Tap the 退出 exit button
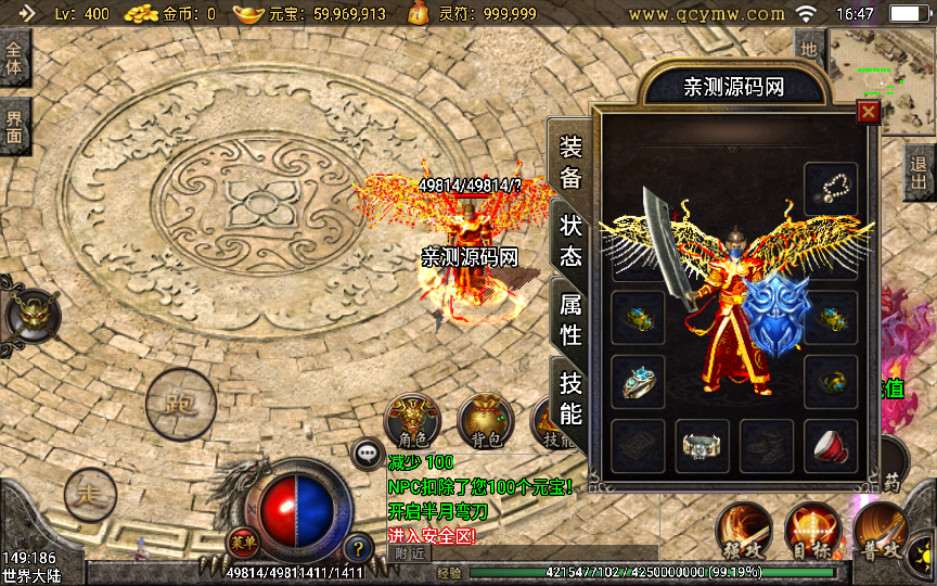937x586 pixels. click(919, 172)
